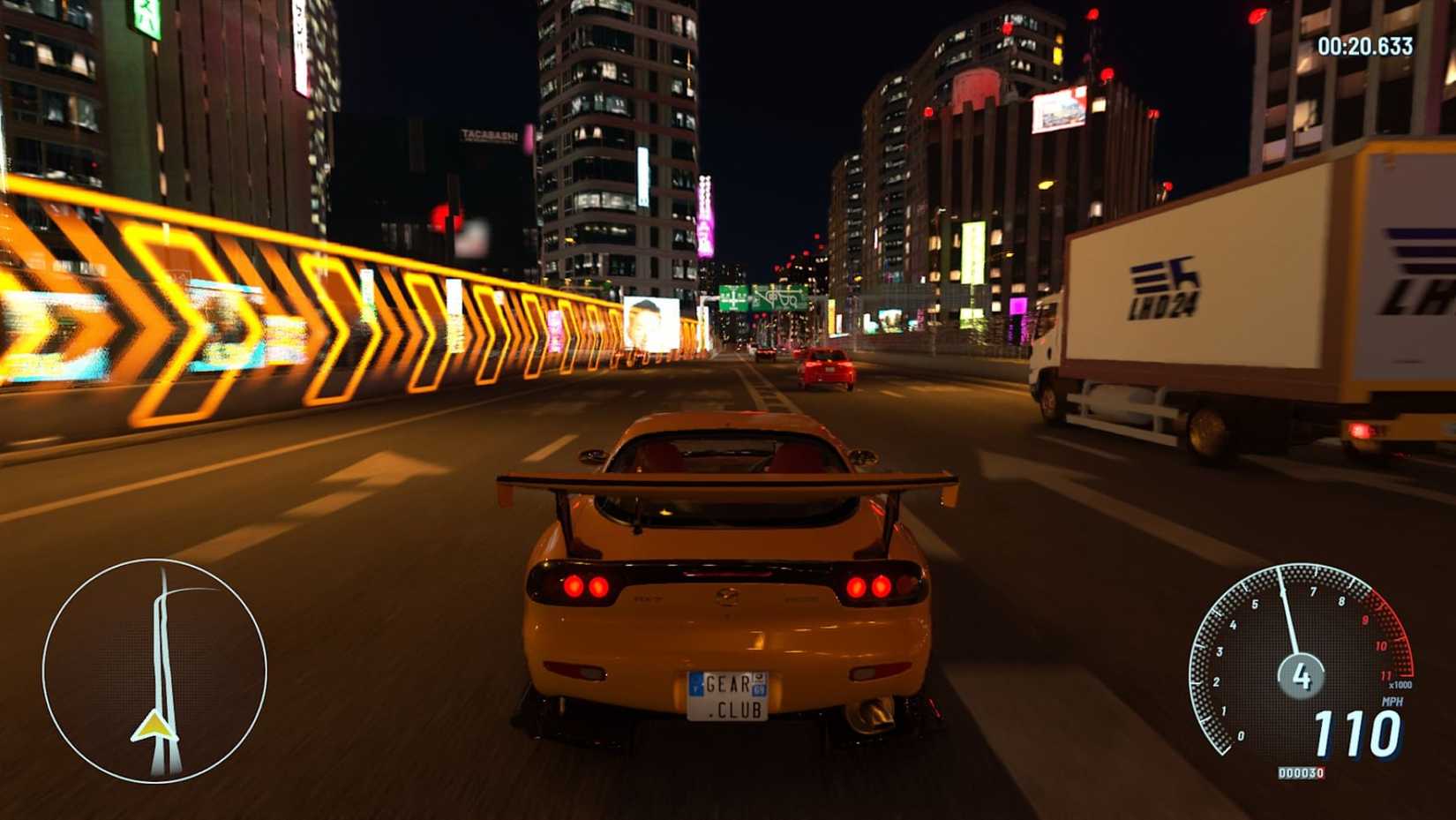Click the LHD24 logo on the white truck
Screen dimensions: 1456x820
click(x=1165, y=289)
